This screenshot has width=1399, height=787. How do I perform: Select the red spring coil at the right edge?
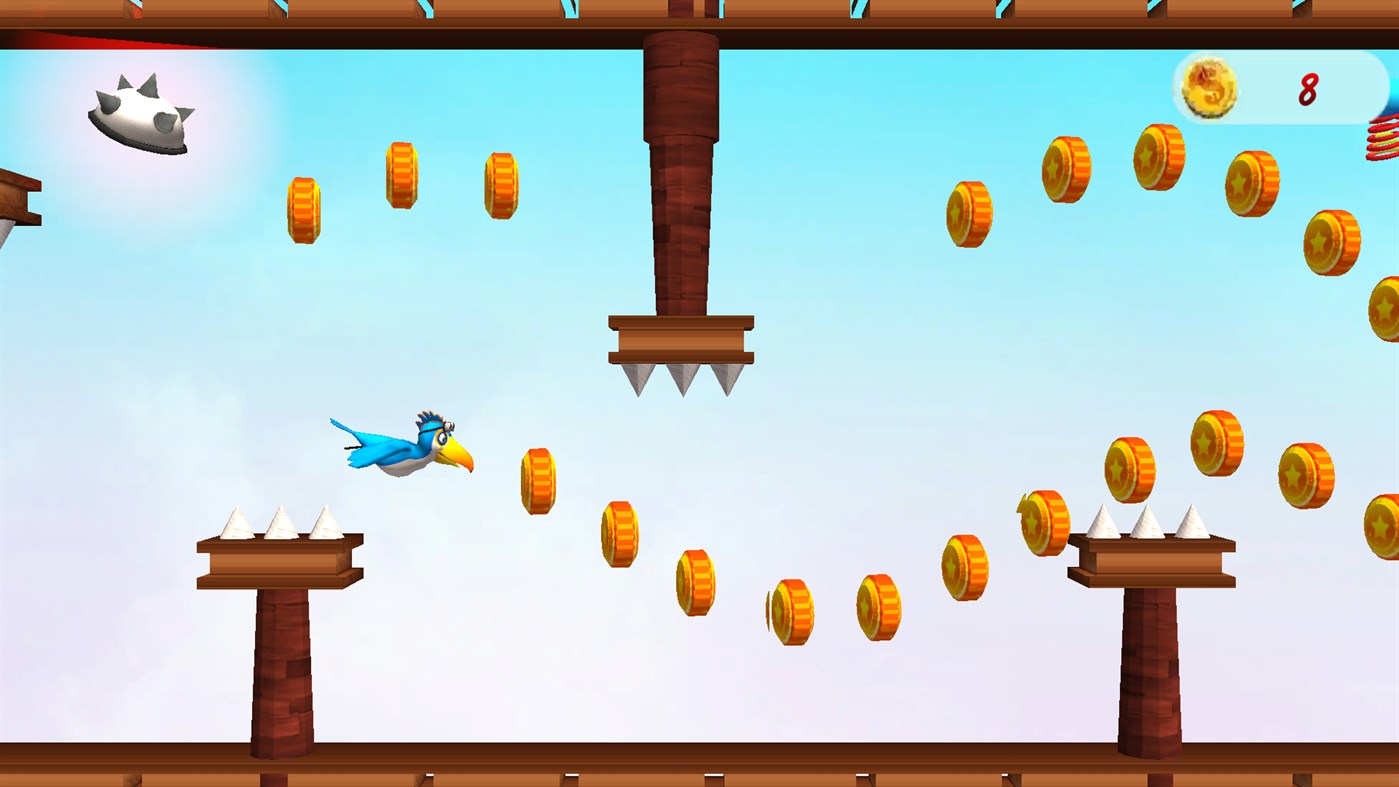pos(1385,140)
